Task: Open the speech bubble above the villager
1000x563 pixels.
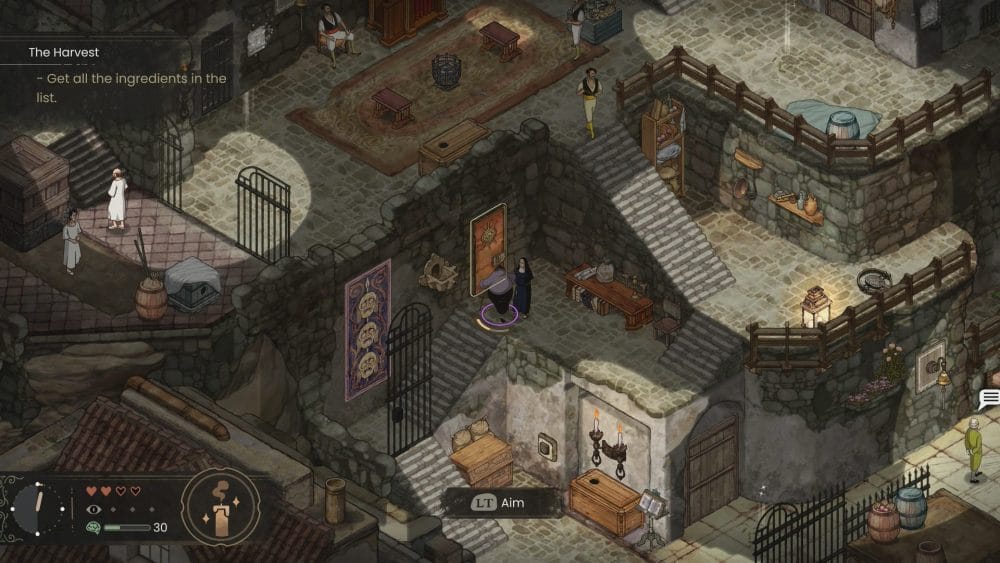Action: coord(989,400)
